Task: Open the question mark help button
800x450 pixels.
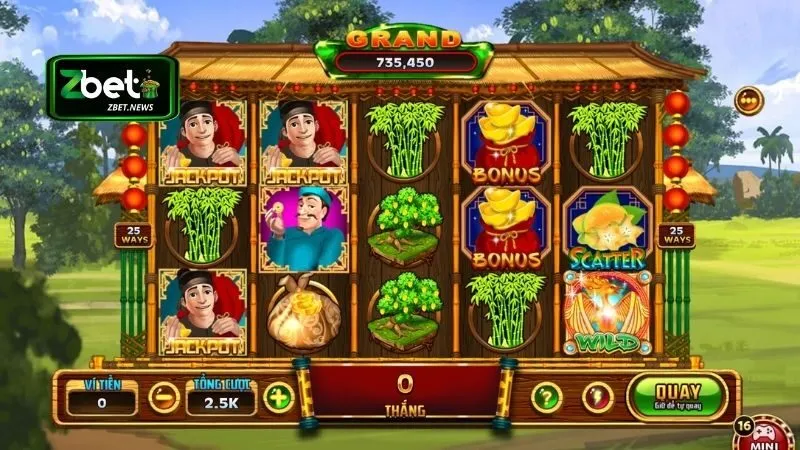Action: [x=545, y=398]
